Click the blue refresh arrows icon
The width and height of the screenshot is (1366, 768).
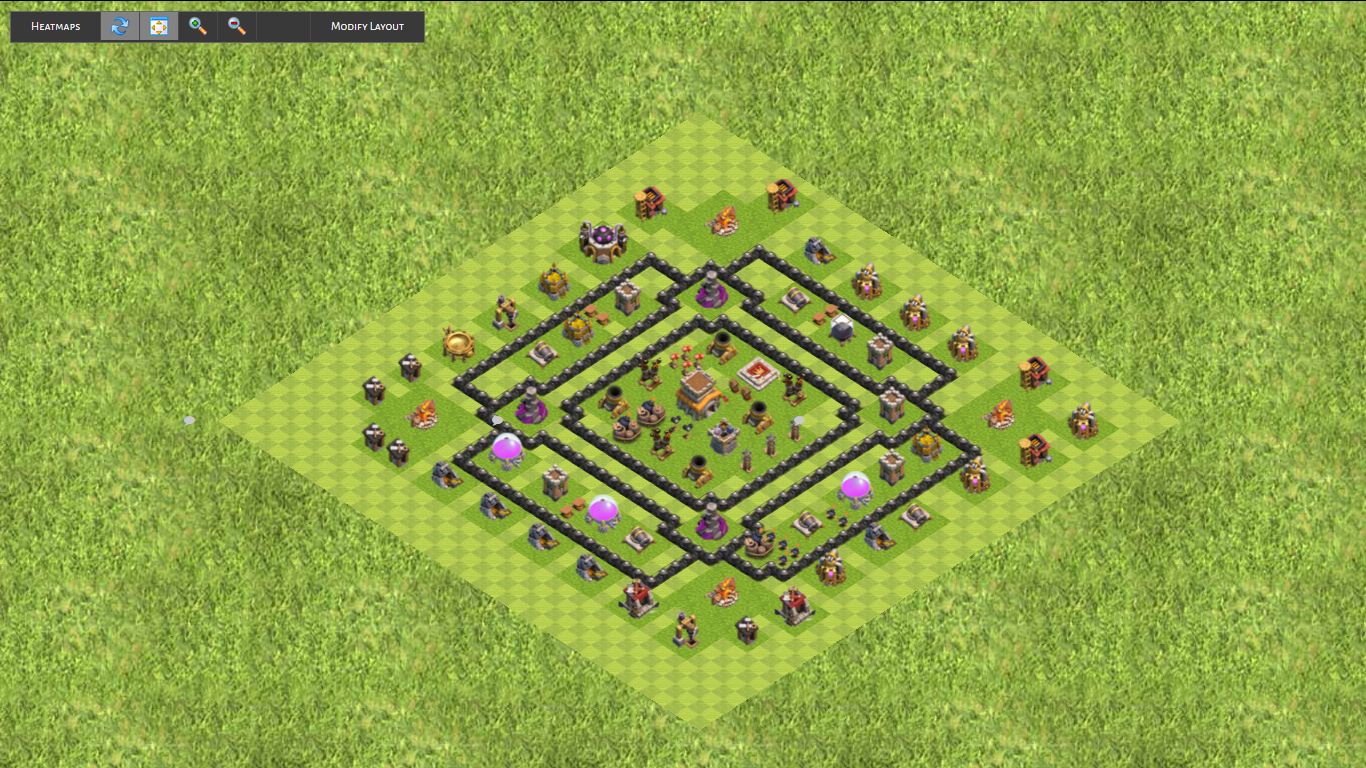[120, 27]
